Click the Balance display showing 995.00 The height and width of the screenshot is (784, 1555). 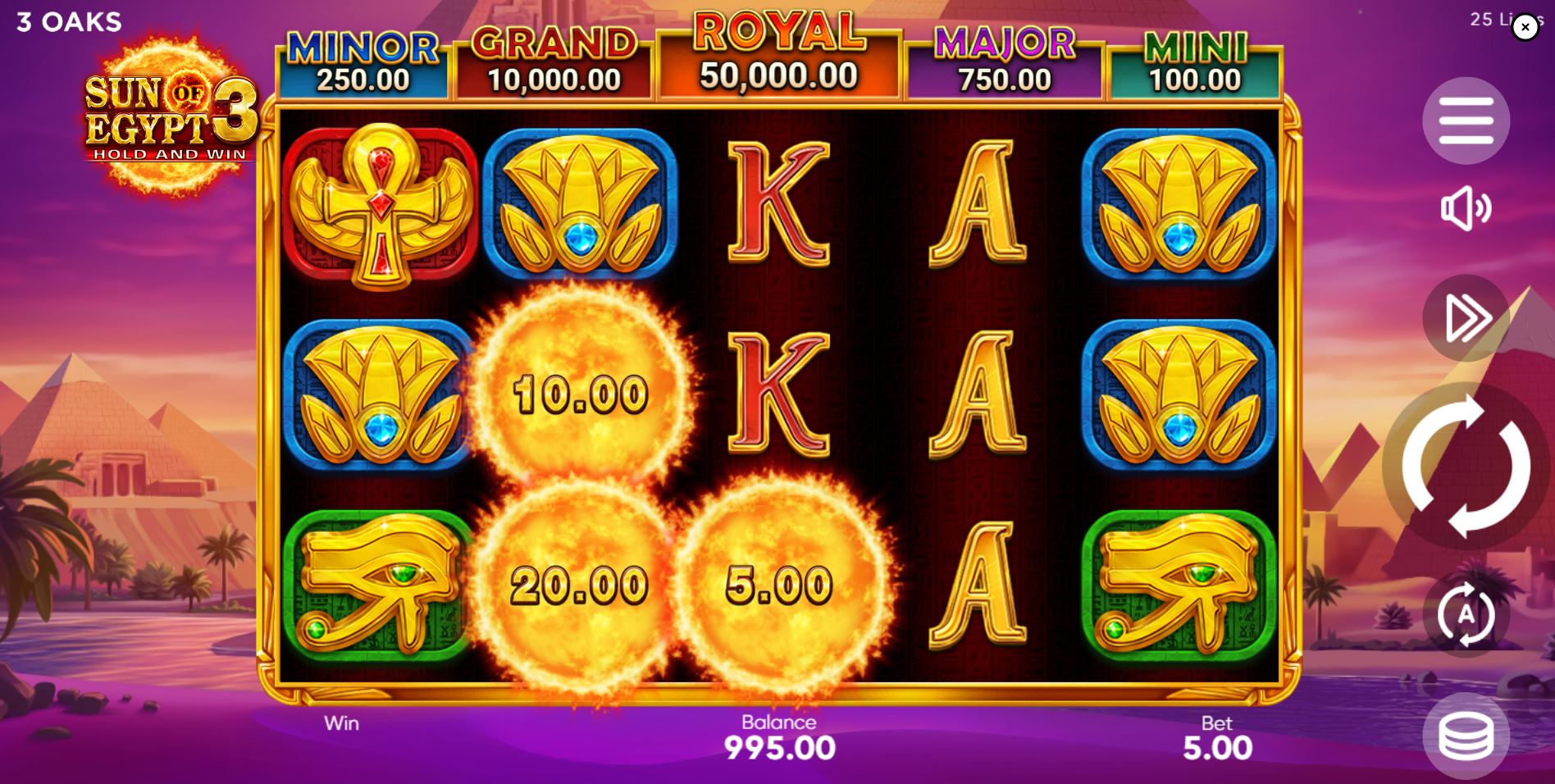[x=777, y=746]
